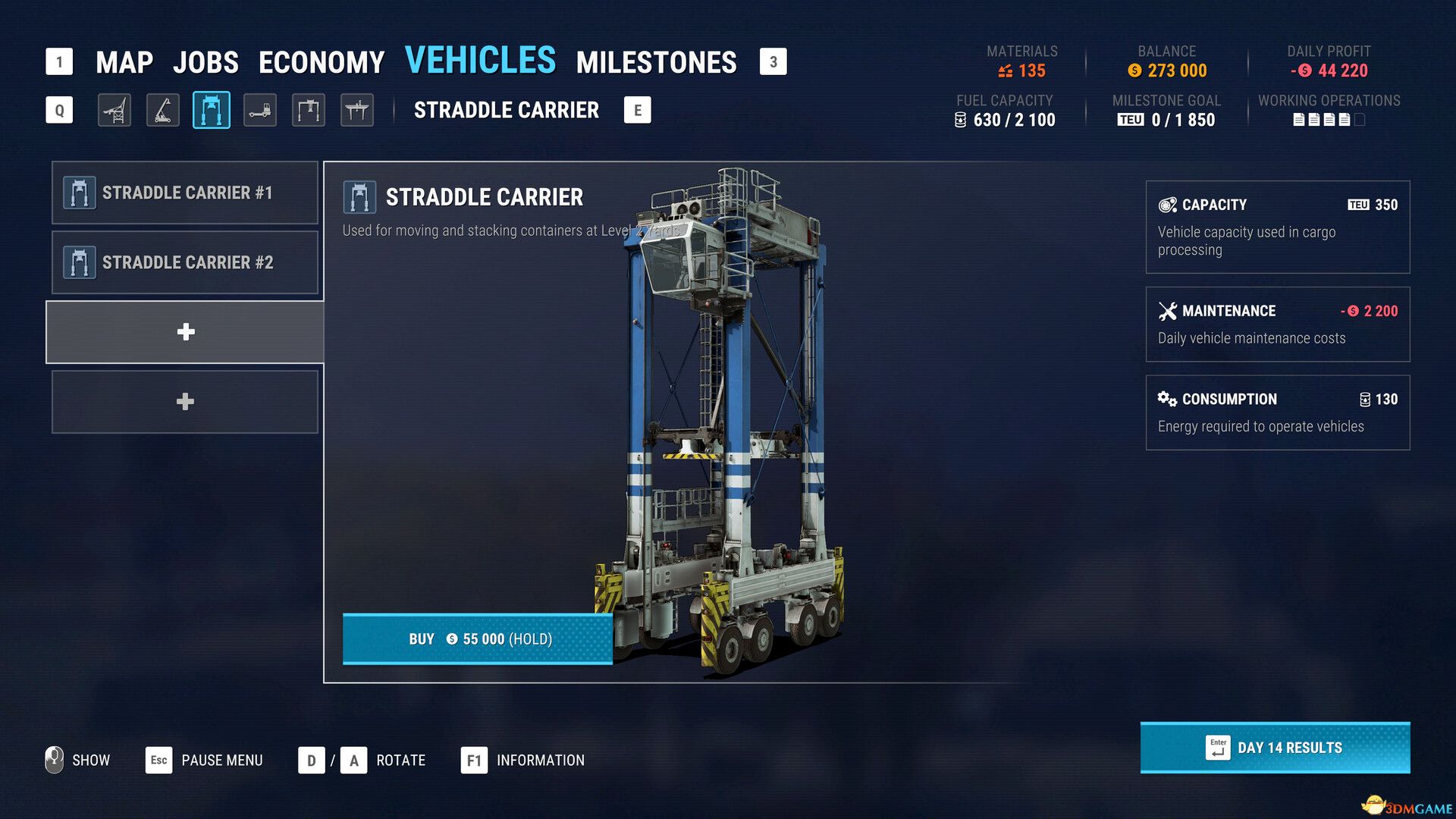Open the Economy tab
The width and height of the screenshot is (1456, 819).
322,62
